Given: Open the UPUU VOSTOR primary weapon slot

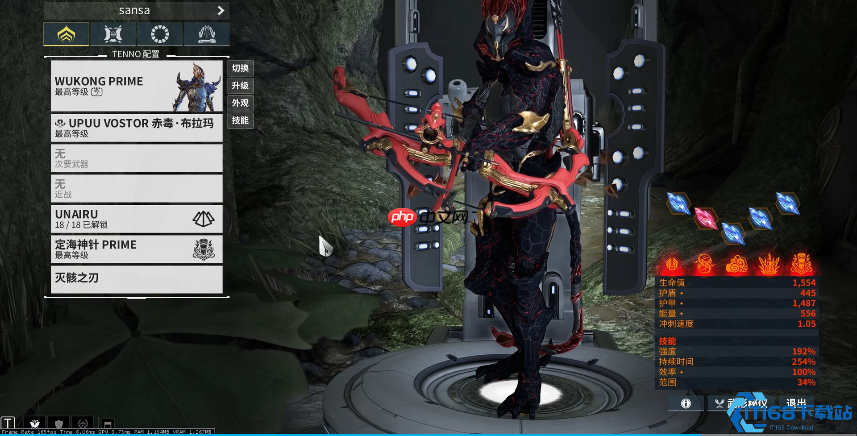Looking at the screenshot, I should [x=135, y=127].
